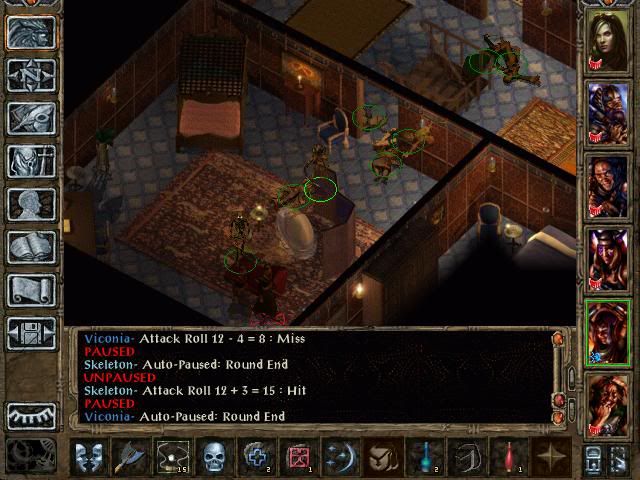Screen dimensions: 640x480
Task: Select the bald man's portrait
Action: [x=608, y=184]
